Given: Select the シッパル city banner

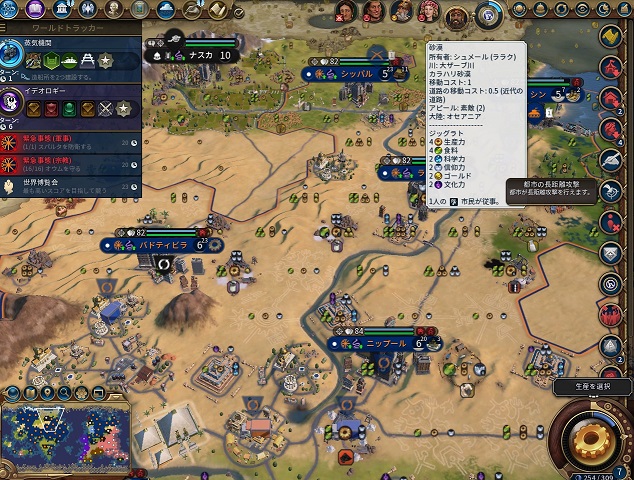Looking at the screenshot, I should tap(355, 74).
